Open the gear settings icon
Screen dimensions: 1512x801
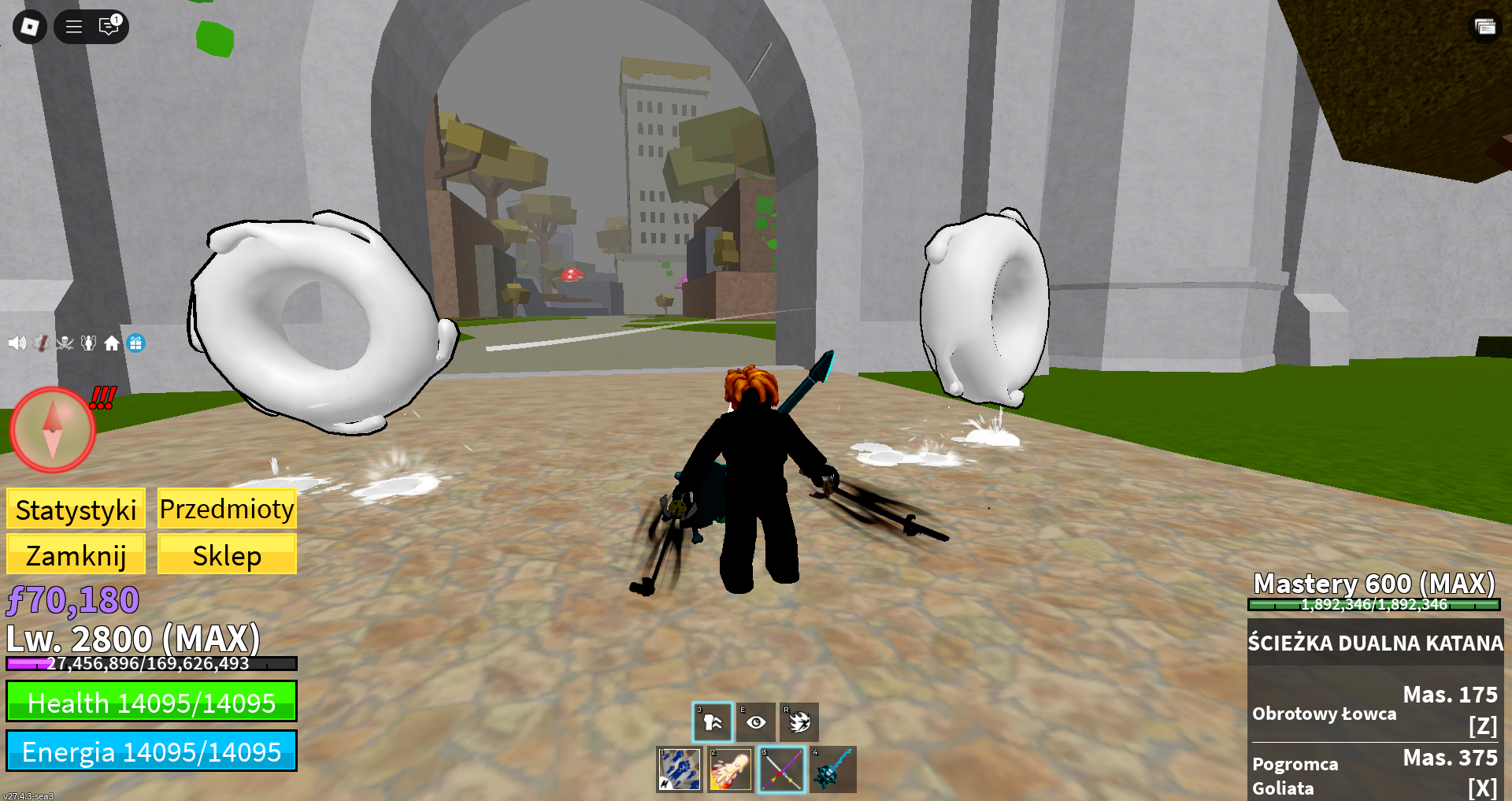click(x=42, y=343)
